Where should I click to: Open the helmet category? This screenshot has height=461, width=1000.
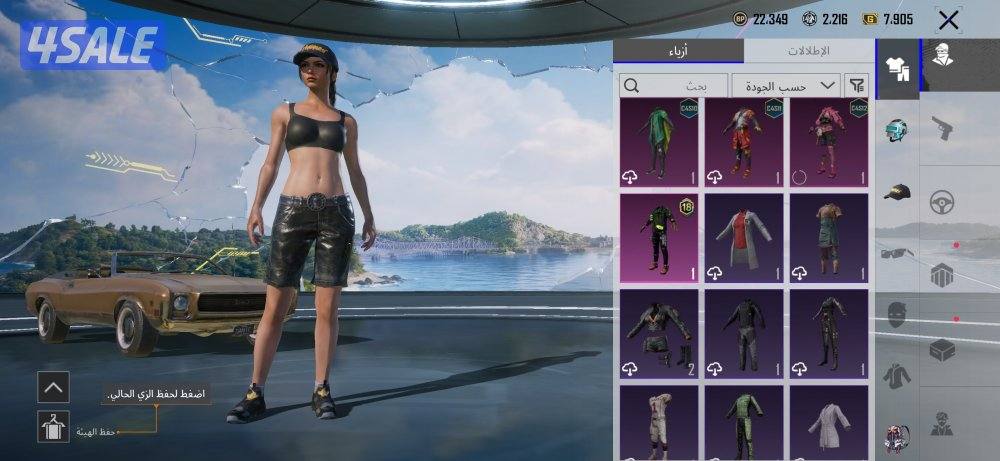pos(897,131)
